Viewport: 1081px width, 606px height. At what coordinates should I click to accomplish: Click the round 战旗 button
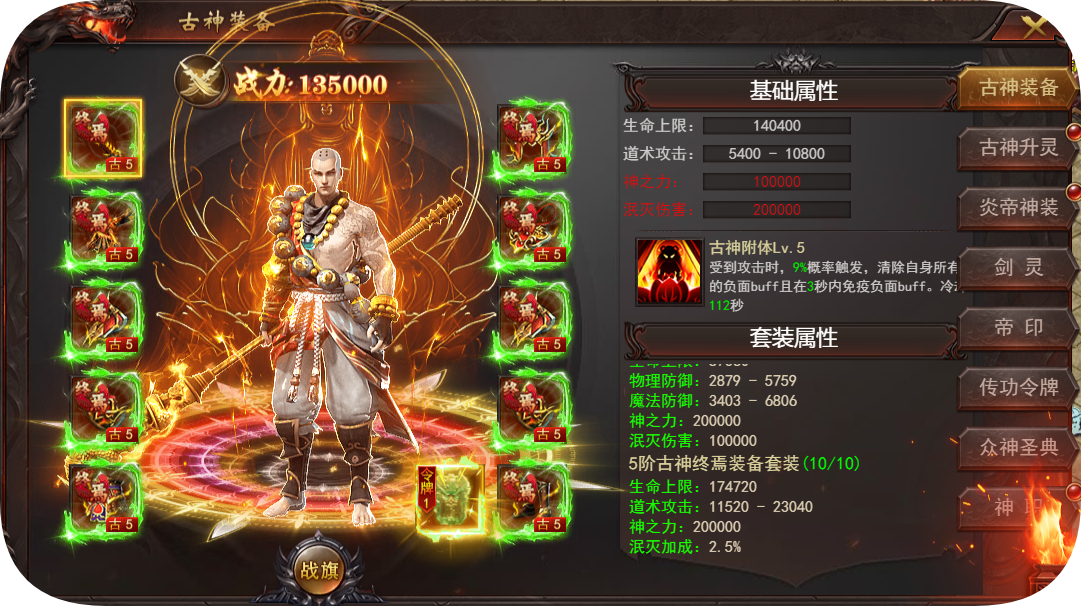[319, 572]
